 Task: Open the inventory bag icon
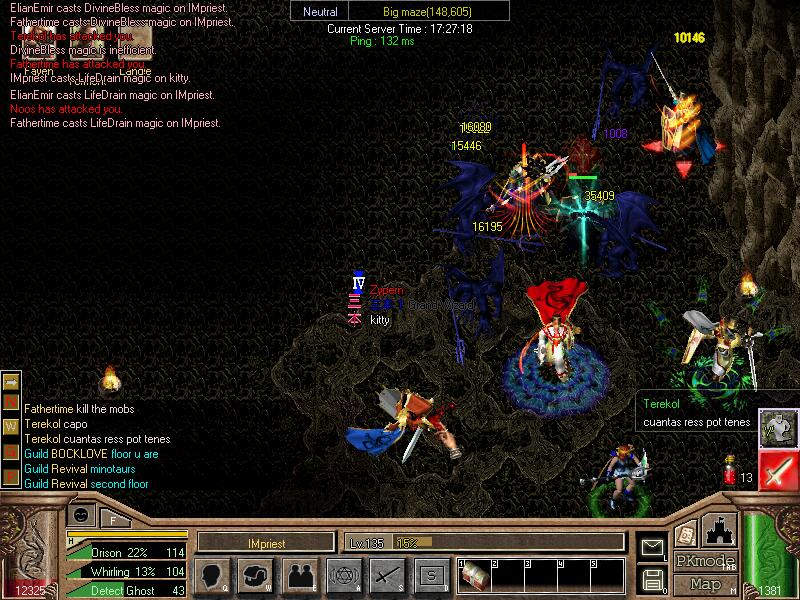255,575
